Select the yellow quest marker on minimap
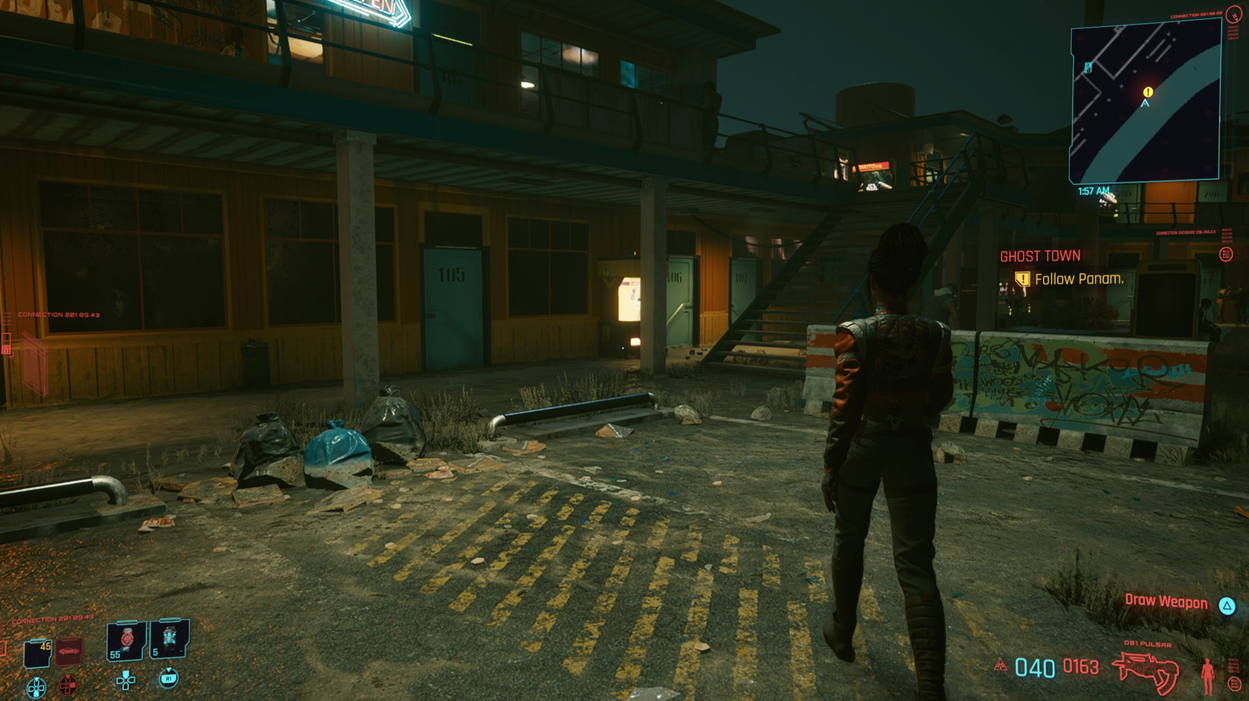The image size is (1249, 701). pyautogui.click(x=1148, y=92)
